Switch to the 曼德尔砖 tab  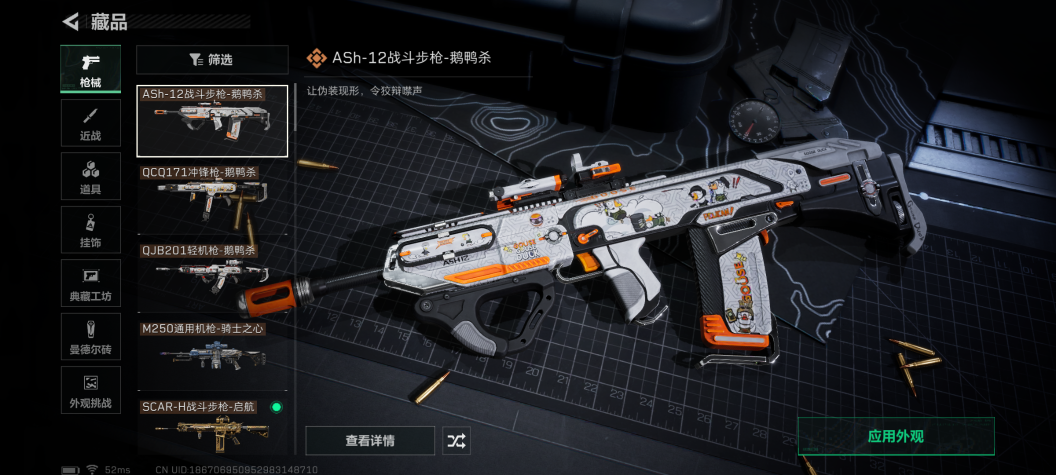pyautogui.click(x=90, y=337)
